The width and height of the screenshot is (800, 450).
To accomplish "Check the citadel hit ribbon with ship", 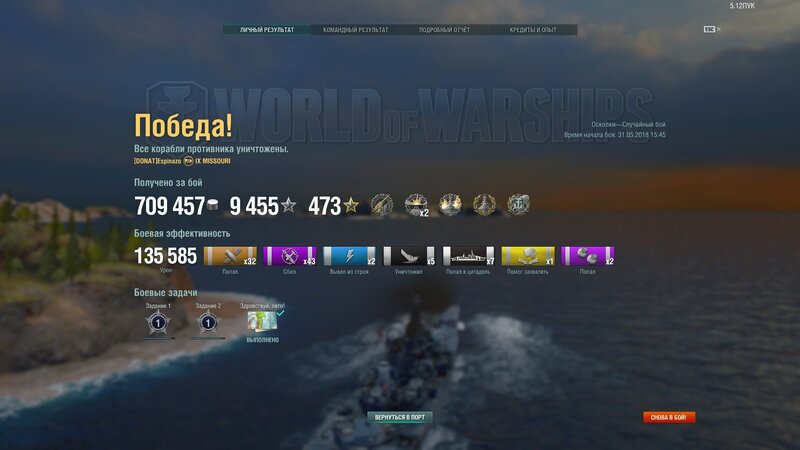I will pos(468,256).
